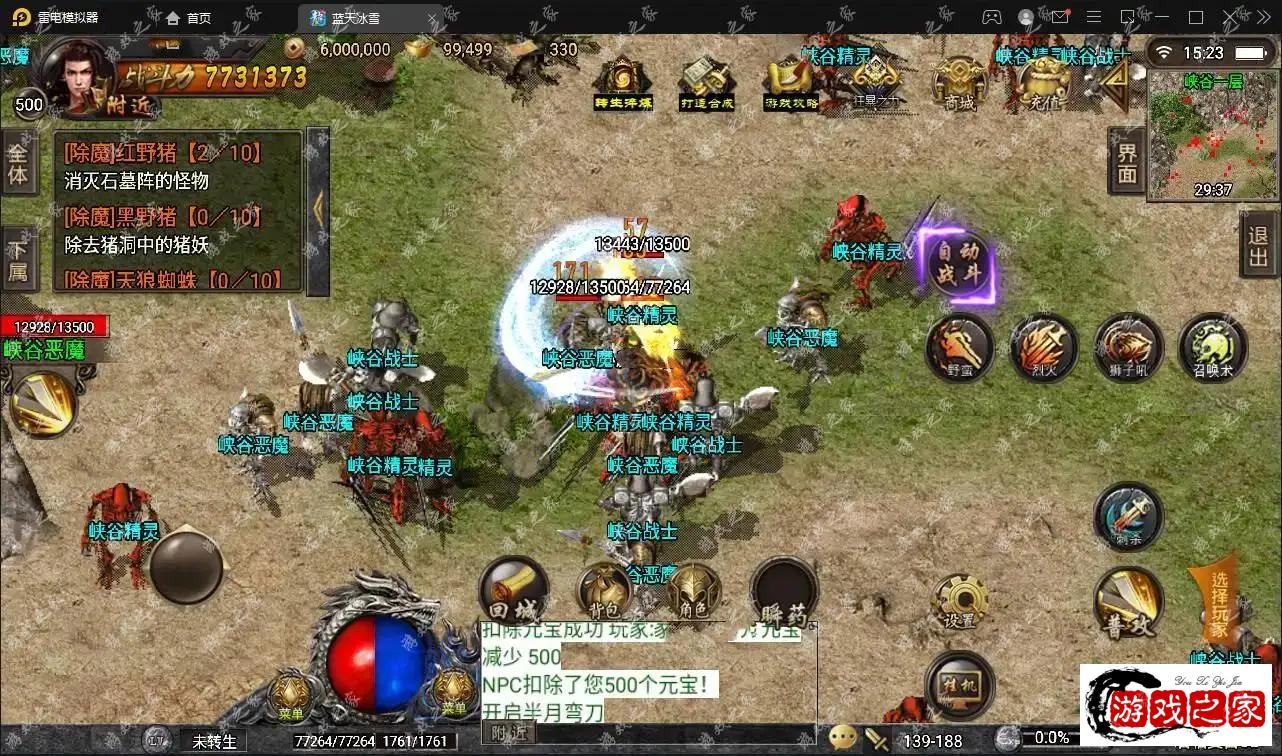The height and width of the screenshot is (756, 1282).
Task: Open the 充值 recharge menu
Action: (x=1044, y=80)
